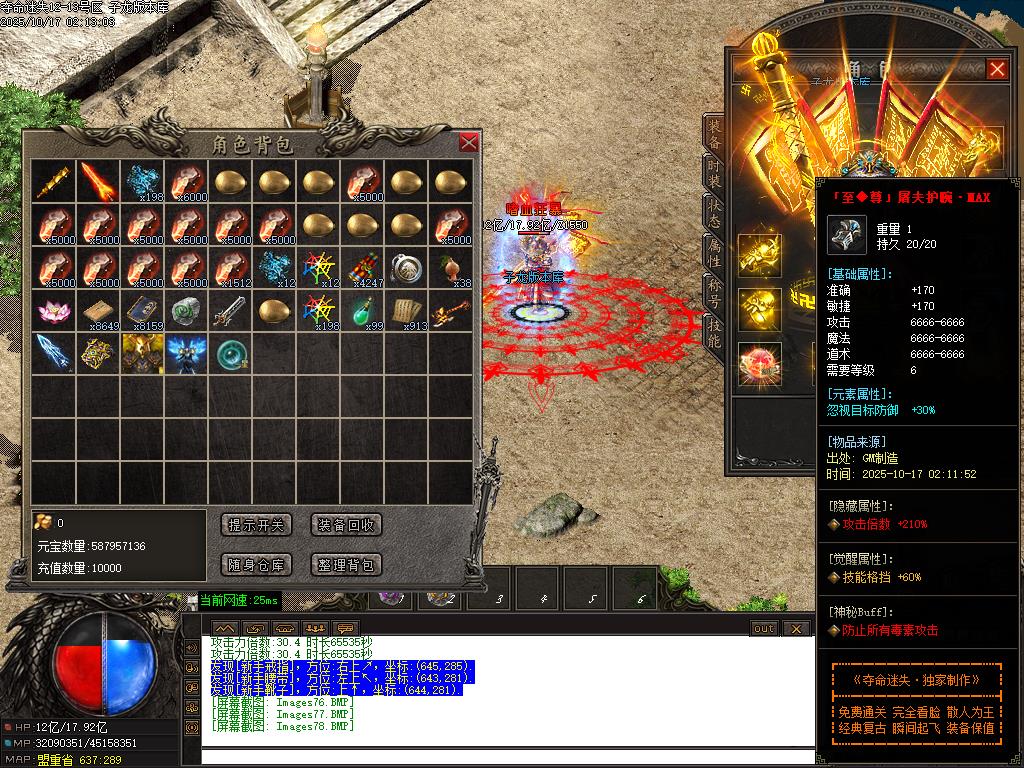
Task: Close the 角色背包 inventory window
Action: pyautogui.click(x=468, y=143)
